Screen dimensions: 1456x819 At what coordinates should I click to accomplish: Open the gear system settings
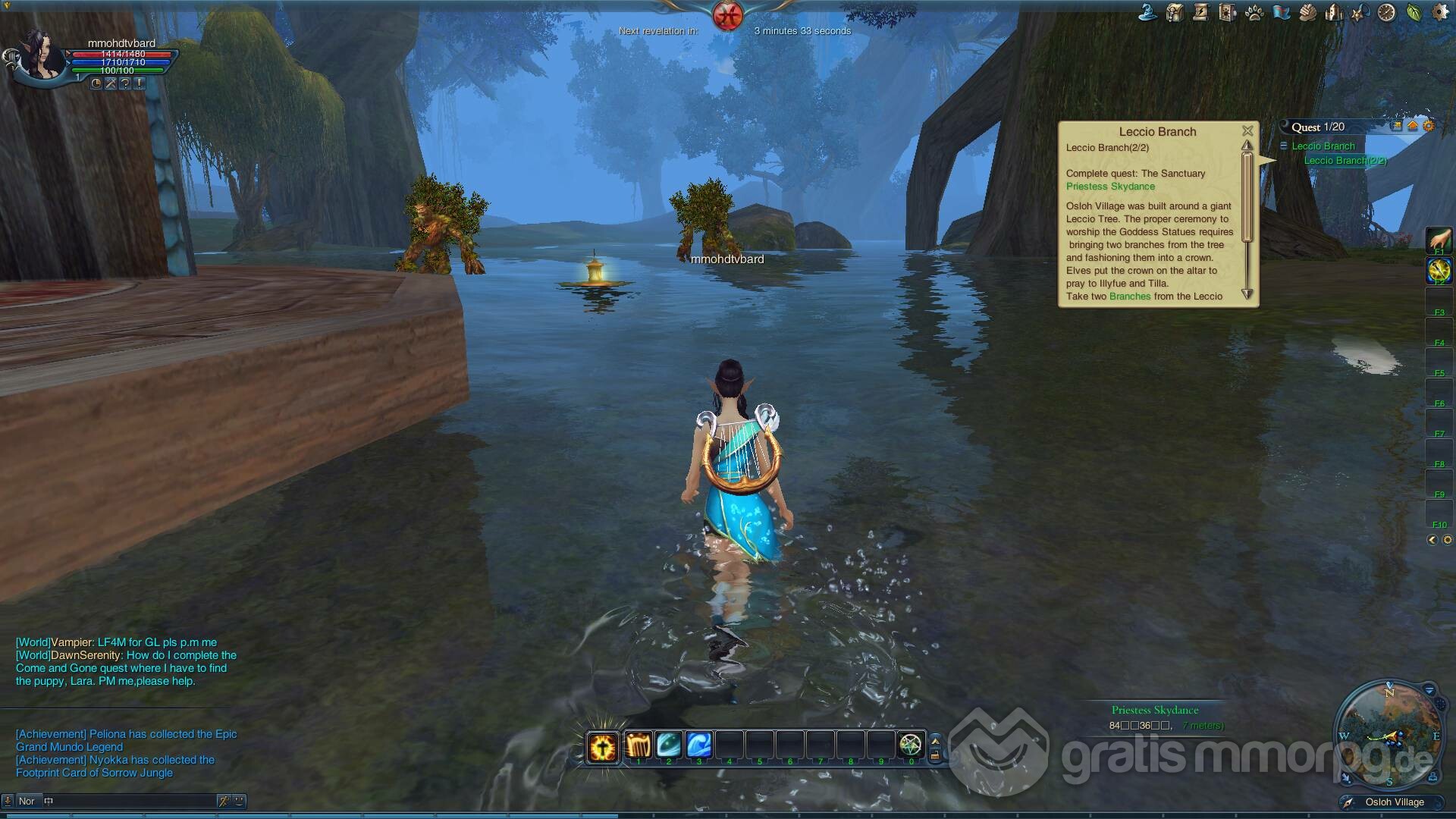1440,13
